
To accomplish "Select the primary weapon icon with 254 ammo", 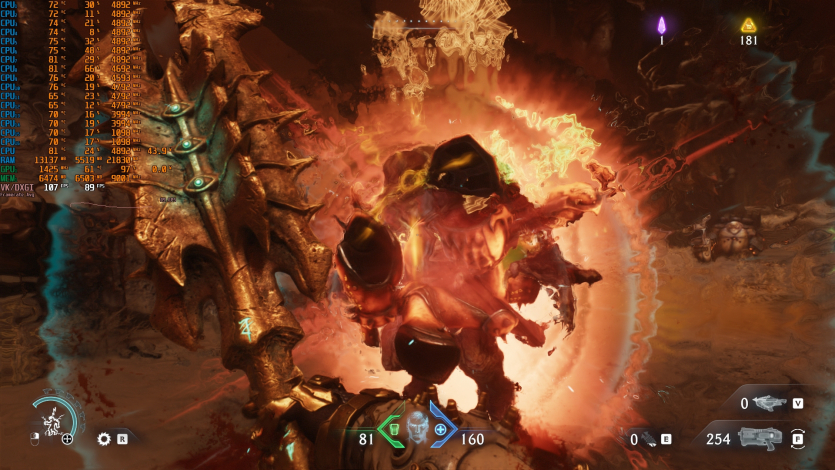I will point(762,438).
